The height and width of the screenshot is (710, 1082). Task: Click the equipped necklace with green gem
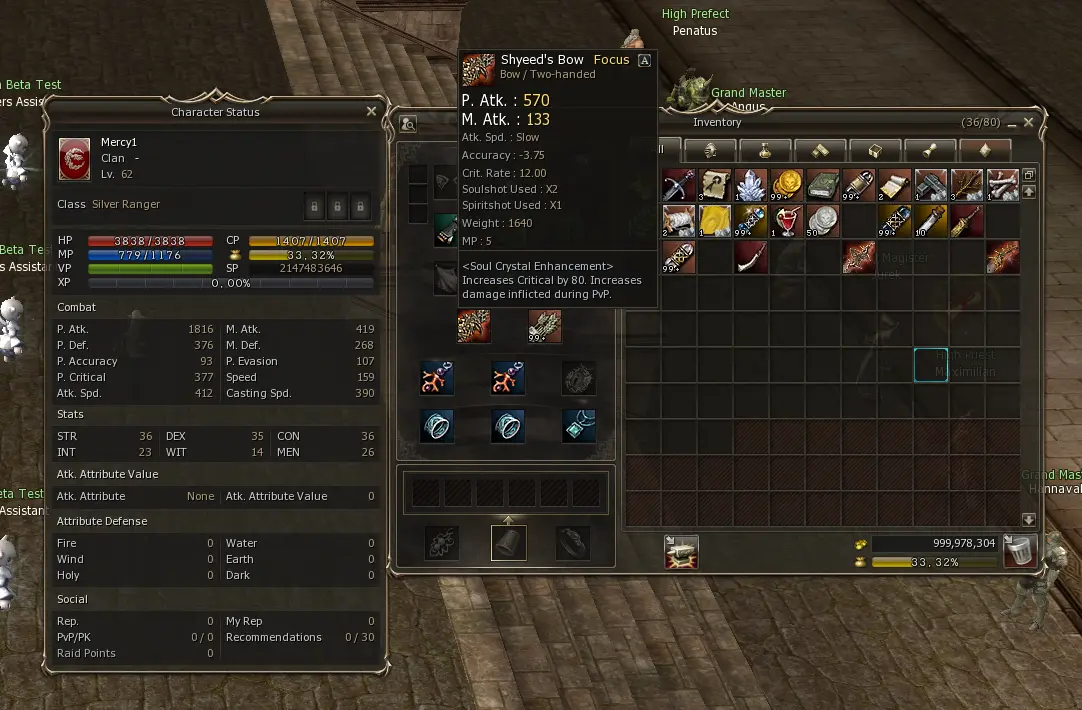click(579, 425)
